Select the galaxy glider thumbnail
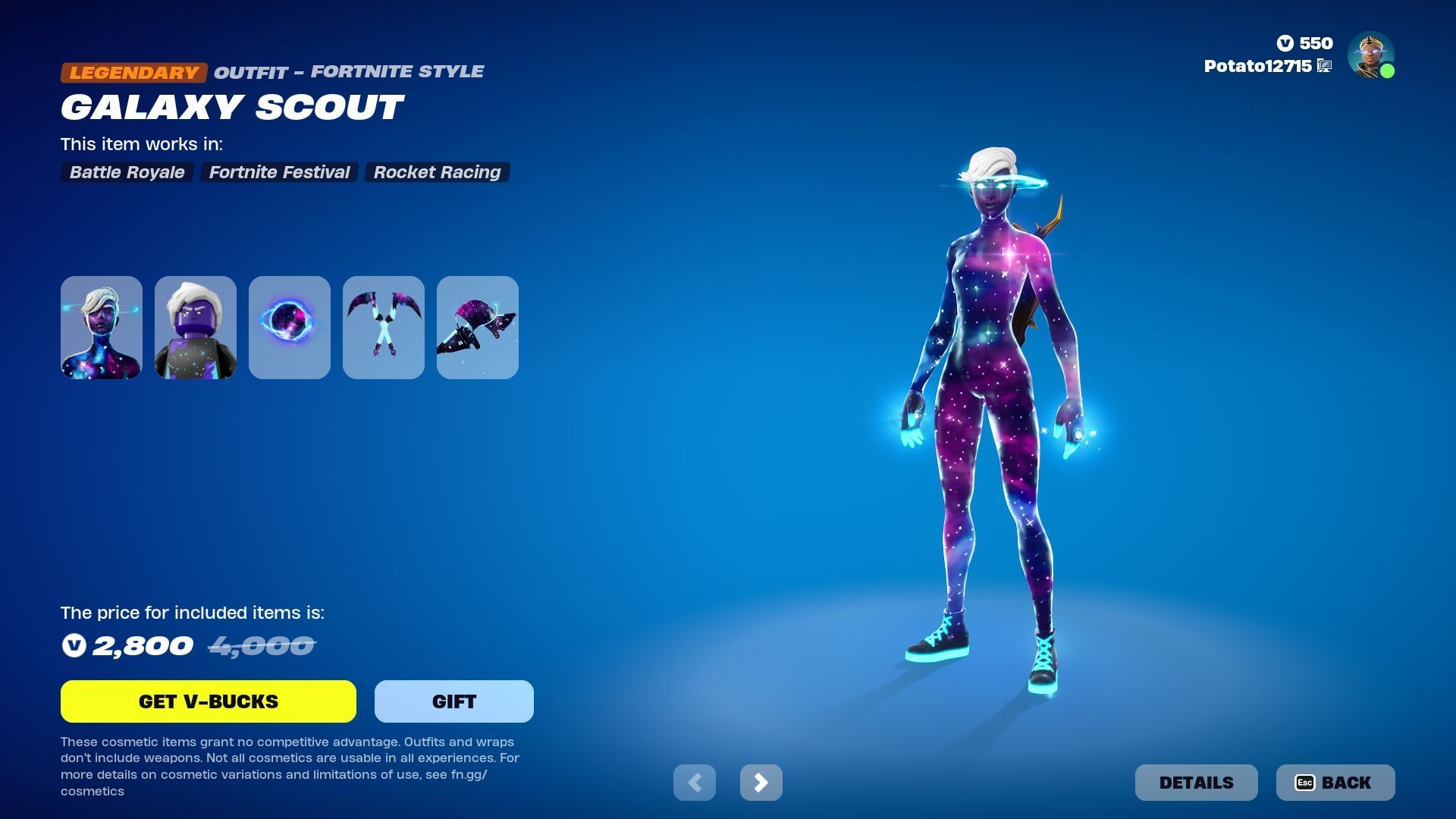 coord(477,327)
